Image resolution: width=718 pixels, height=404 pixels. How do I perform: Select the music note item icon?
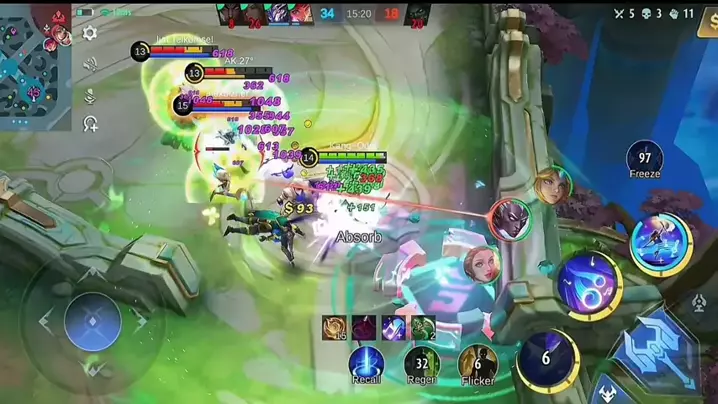393,327
